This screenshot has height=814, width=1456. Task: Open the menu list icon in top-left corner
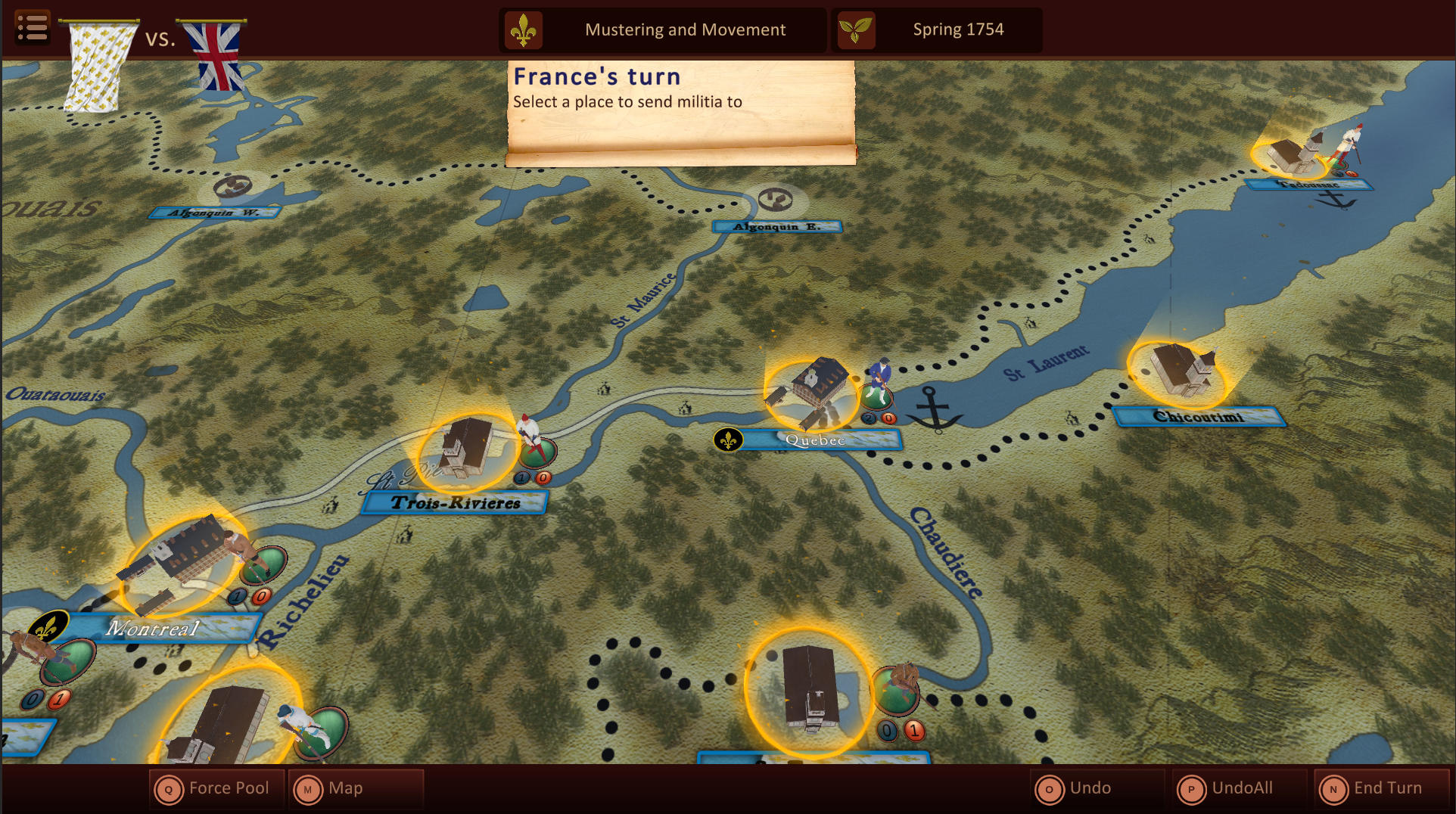(32, 27)
